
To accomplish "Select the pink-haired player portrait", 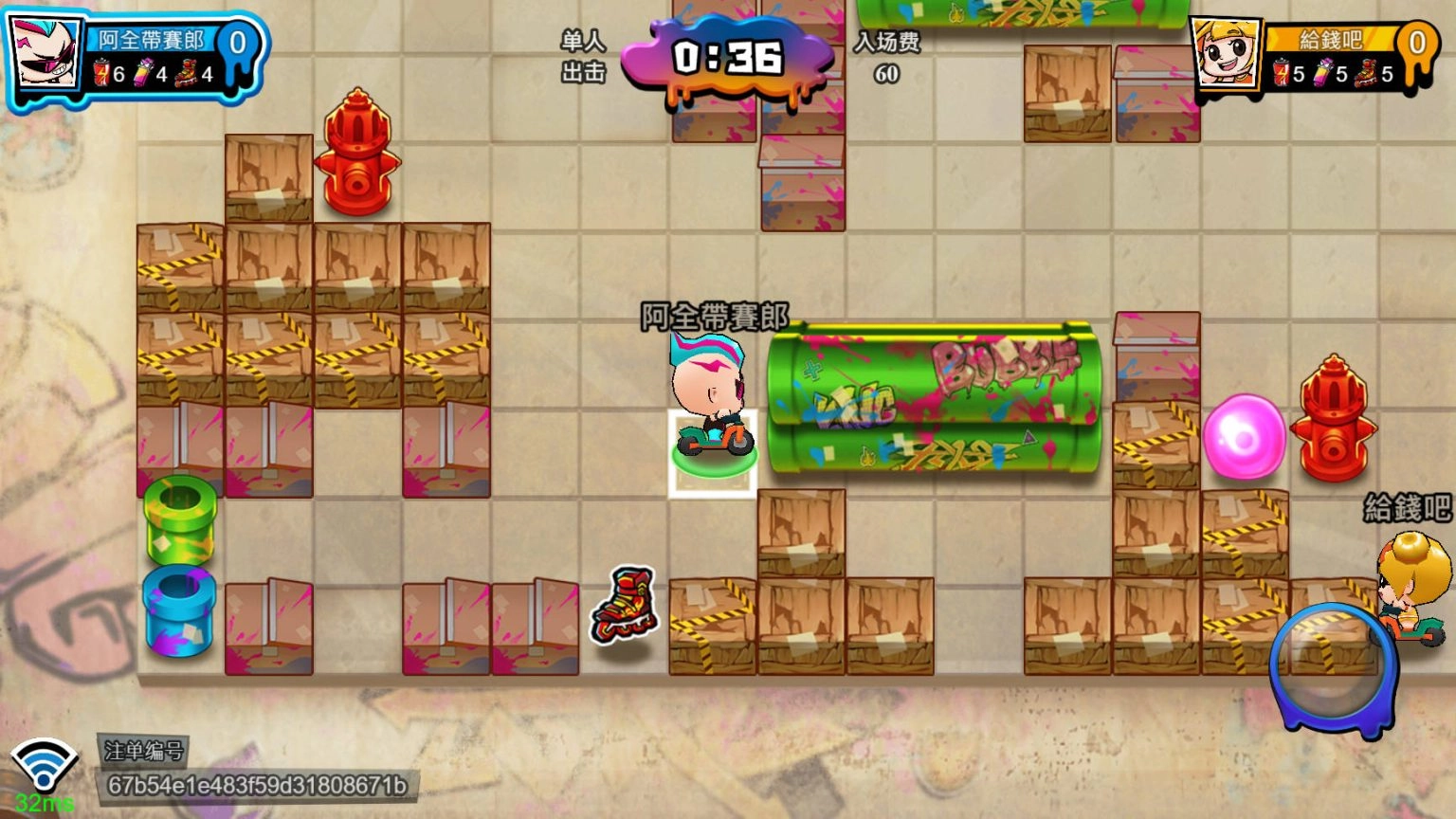I will click(x=46, y=54).
